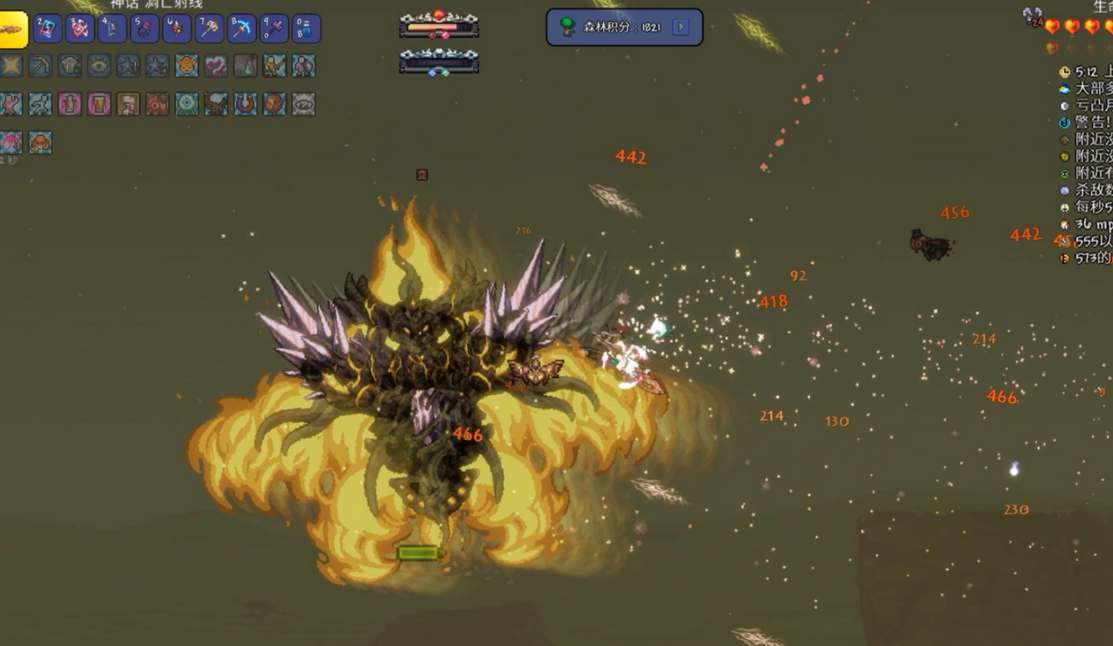Select the purple item in hotbar slot 9
Image resolution: width=1113 pixels, height=646 pixels.
point(274,28)
